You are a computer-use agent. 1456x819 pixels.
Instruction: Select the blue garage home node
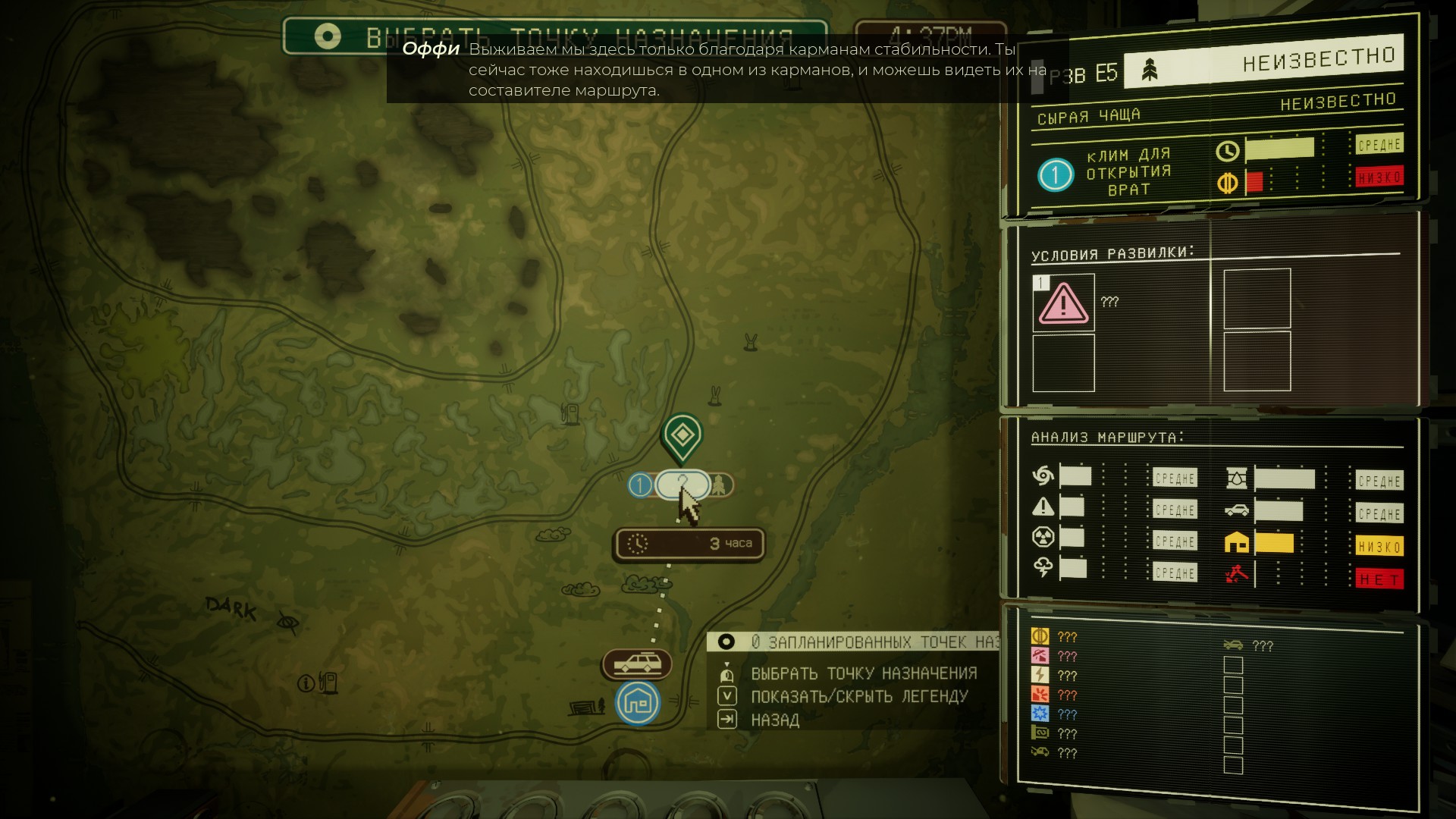tap(638, 702)
